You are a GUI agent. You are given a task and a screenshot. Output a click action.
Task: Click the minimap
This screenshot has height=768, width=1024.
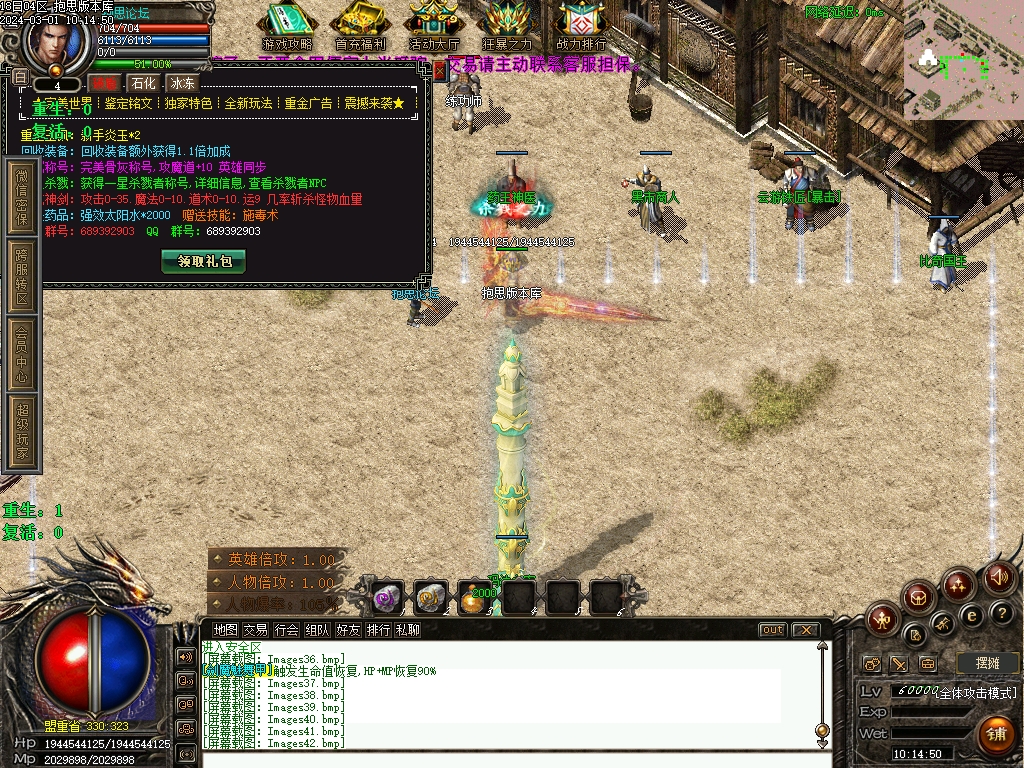coord(963,60)
